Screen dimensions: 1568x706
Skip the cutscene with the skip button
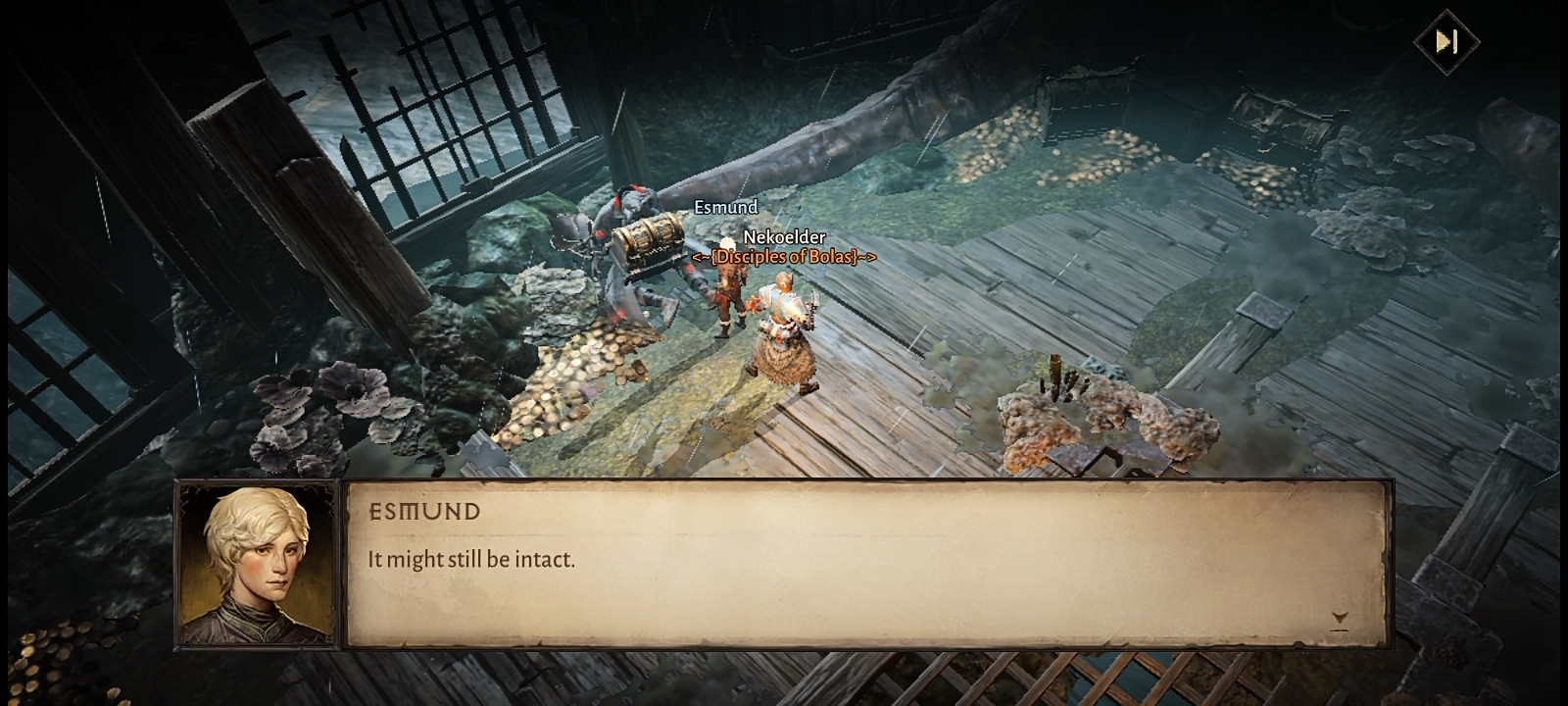1446,41
